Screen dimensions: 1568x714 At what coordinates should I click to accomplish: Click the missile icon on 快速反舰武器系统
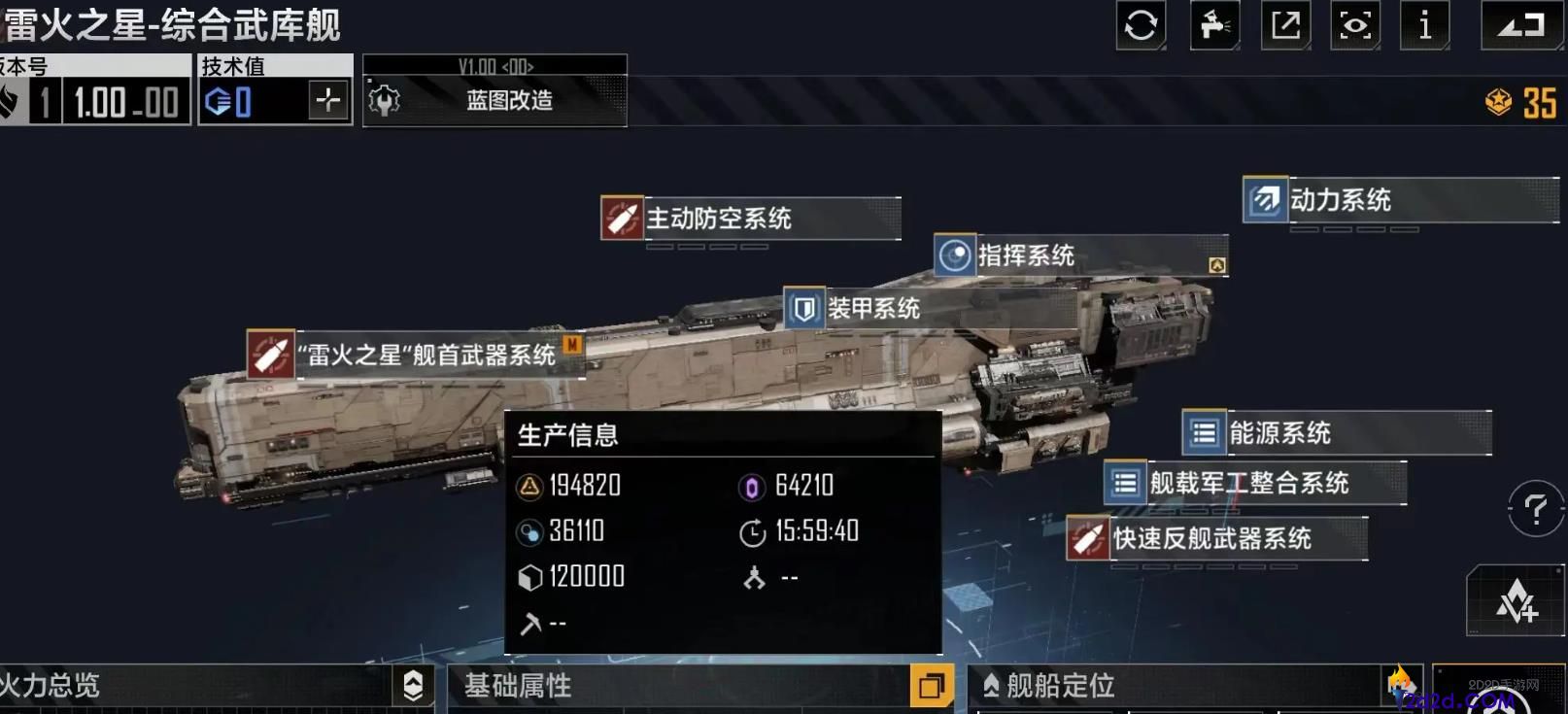point(1088,539)
